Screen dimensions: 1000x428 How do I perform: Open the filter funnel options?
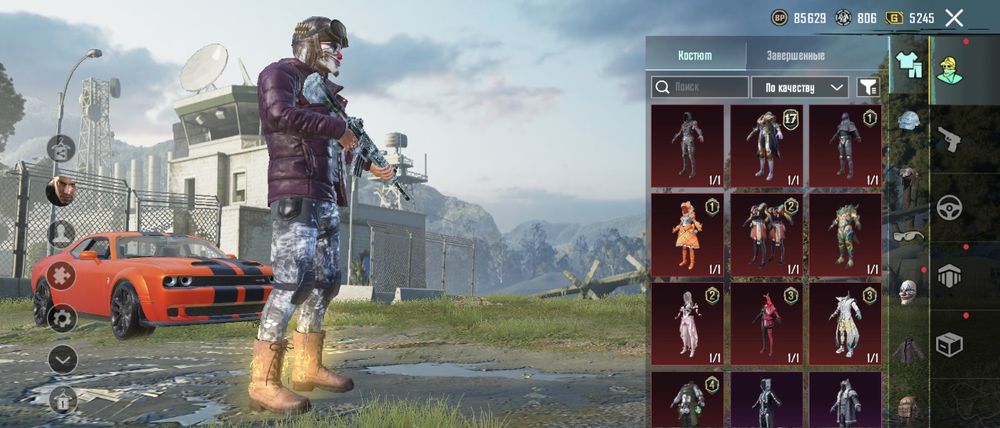pos(868,88)
